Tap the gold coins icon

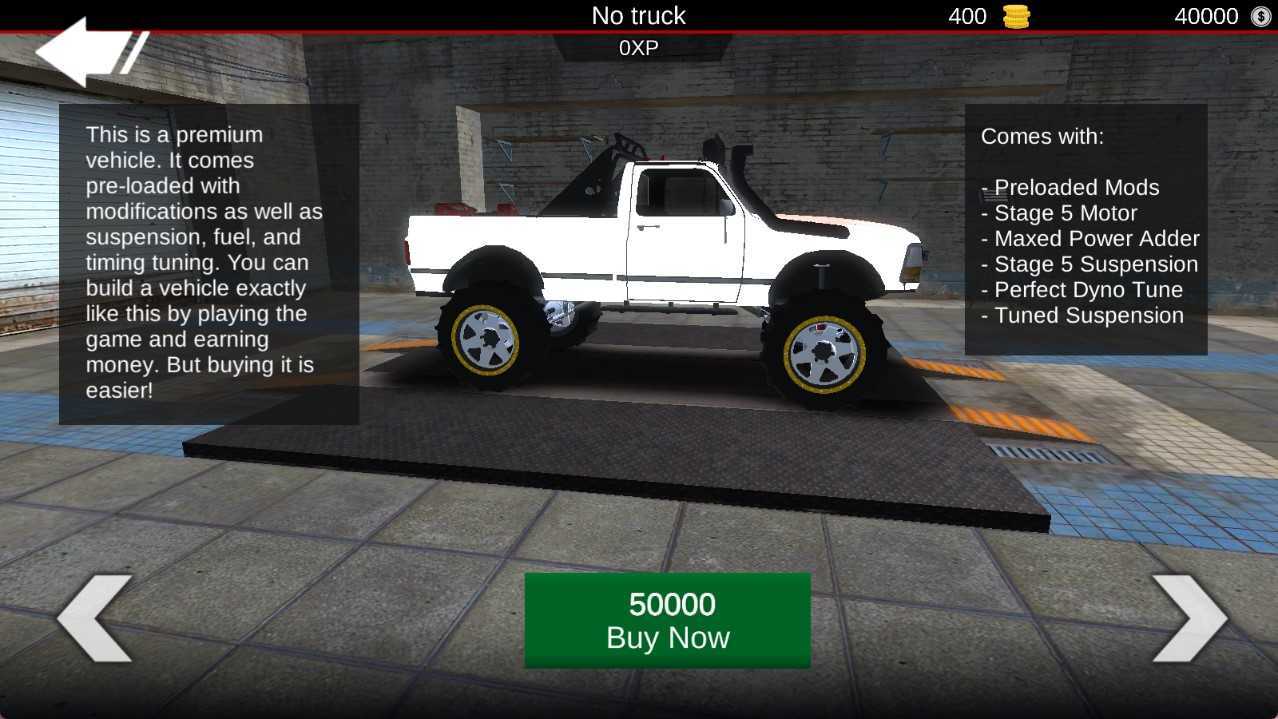(x=1016, y=16)
